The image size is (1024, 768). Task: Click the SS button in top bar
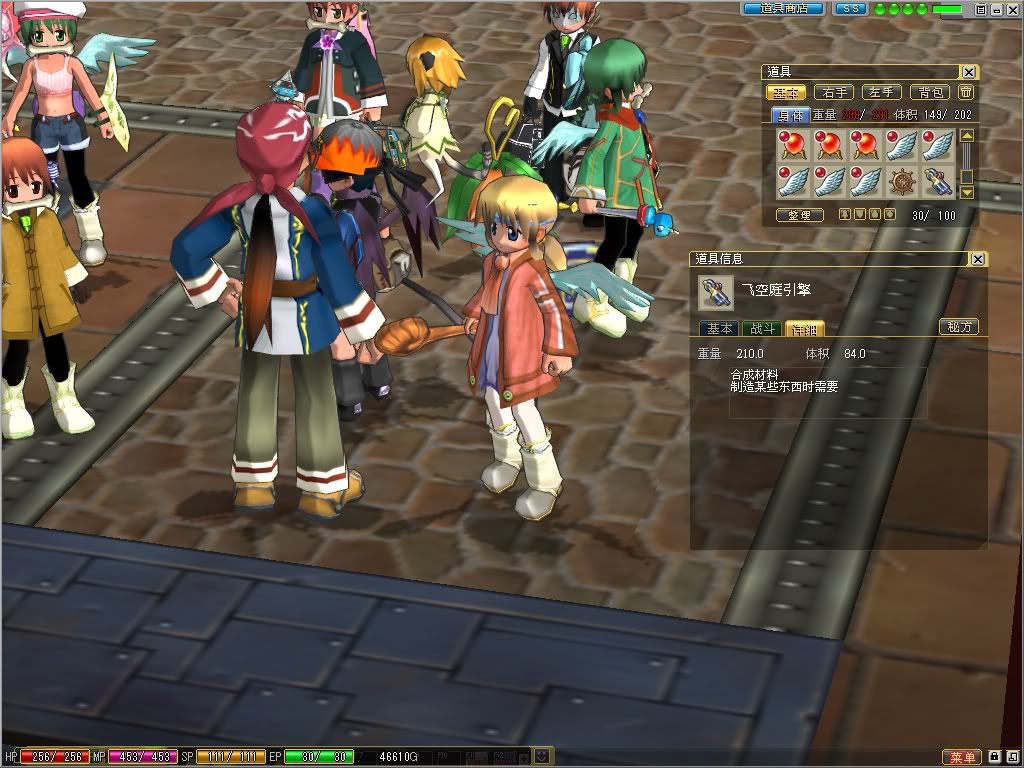tap(850, 8)
